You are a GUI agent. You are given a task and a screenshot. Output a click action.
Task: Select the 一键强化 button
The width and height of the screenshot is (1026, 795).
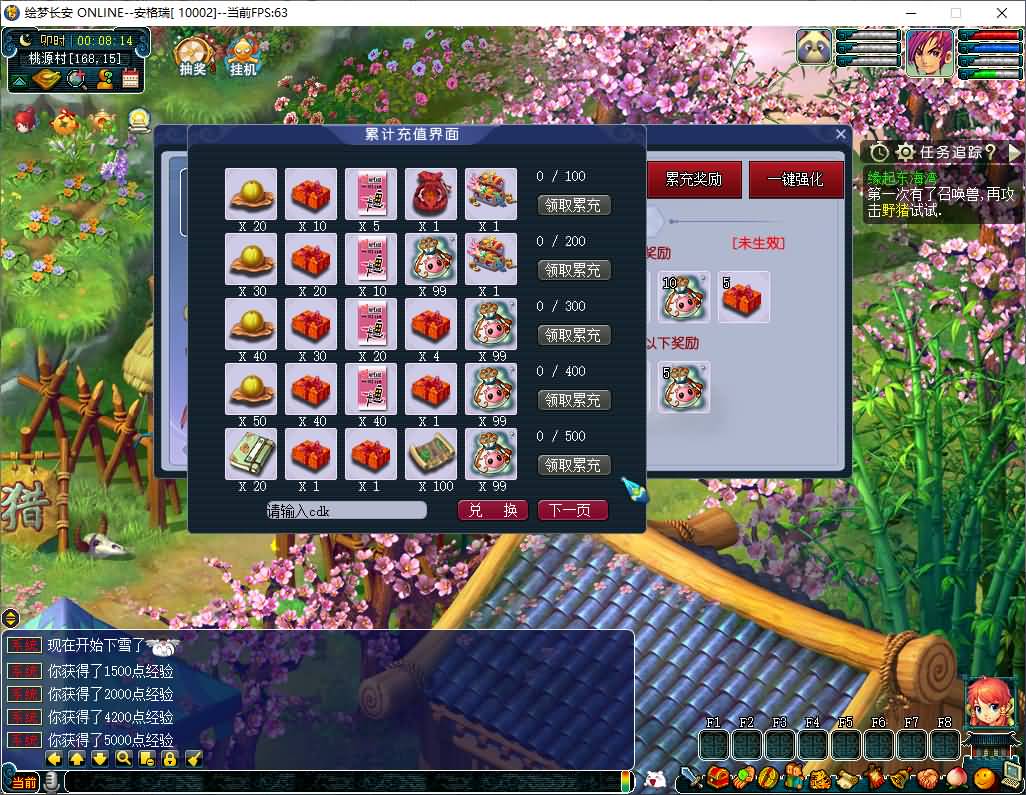point(796,180)
